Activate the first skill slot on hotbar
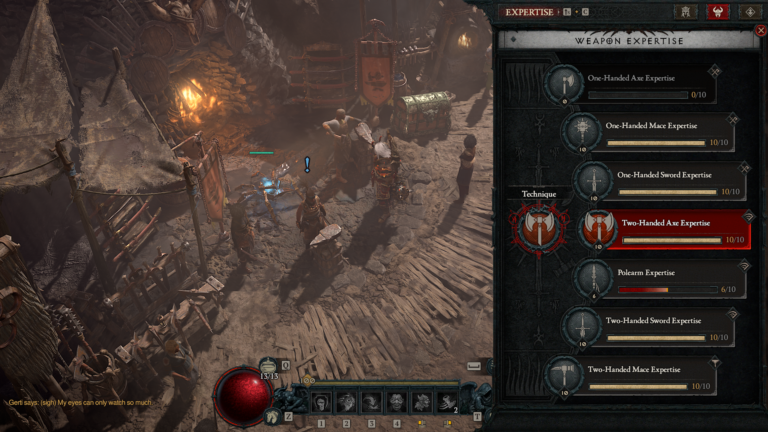 pyautogui.click(x=322, y=403)
